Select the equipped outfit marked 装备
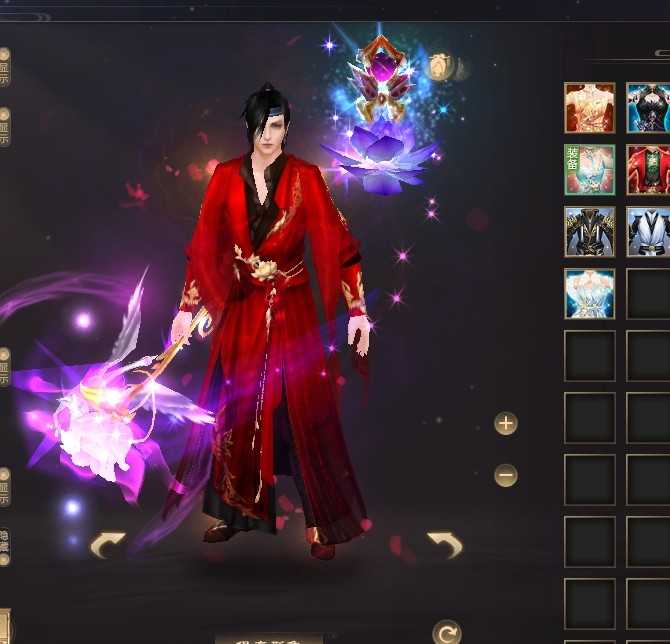Screen dimensions: 670x644 [x=589, y=170]
